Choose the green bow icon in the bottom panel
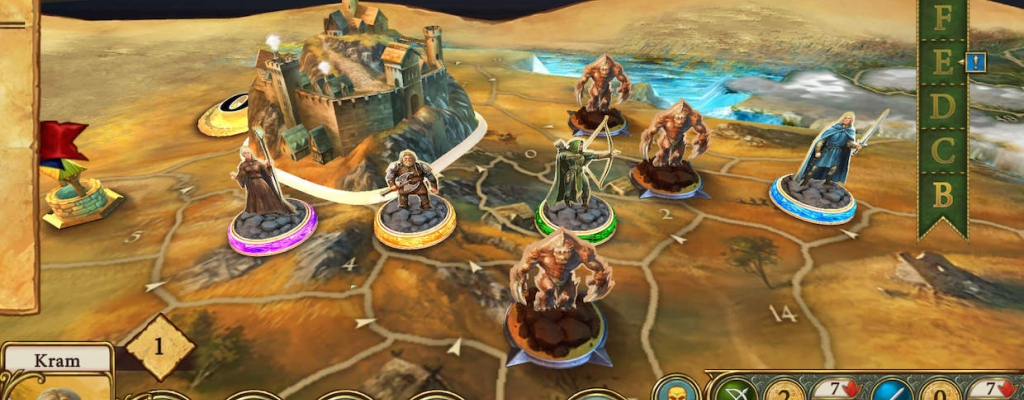This screenshot has width=1024, height=400. pos(736,391)
